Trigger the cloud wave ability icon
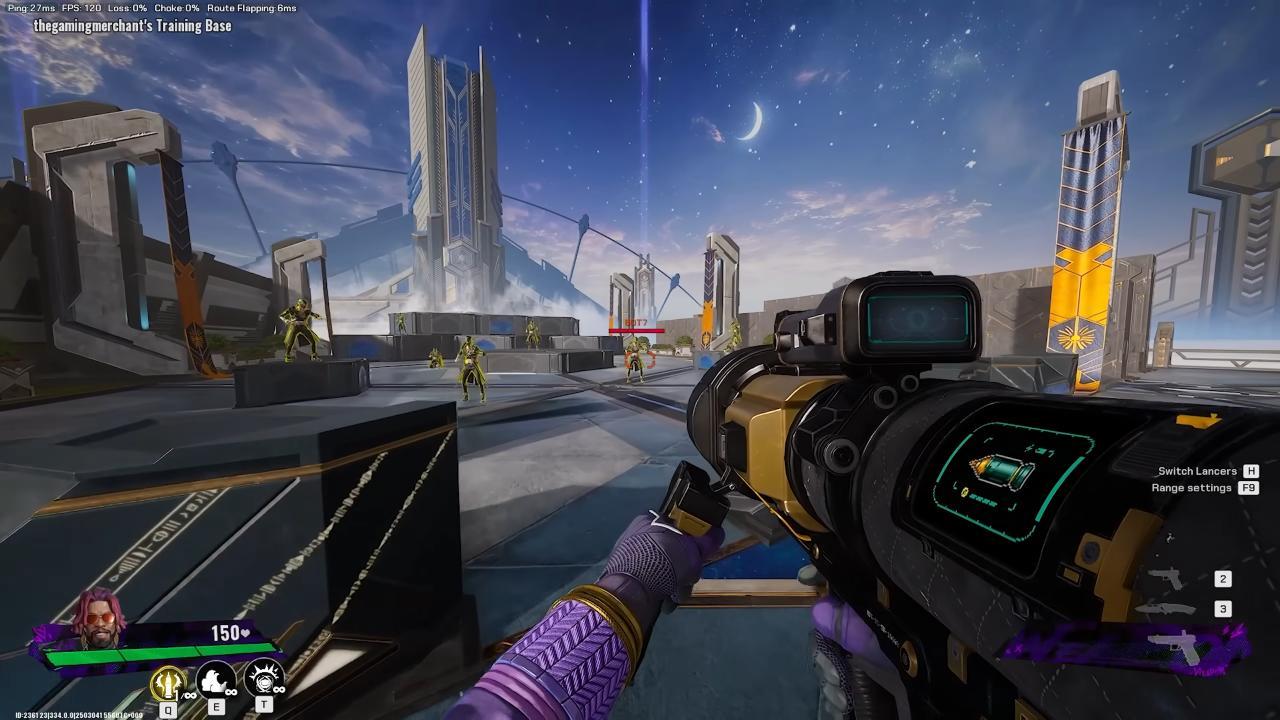The width and height of the screenshot is (1280, 720). point(215,681)
